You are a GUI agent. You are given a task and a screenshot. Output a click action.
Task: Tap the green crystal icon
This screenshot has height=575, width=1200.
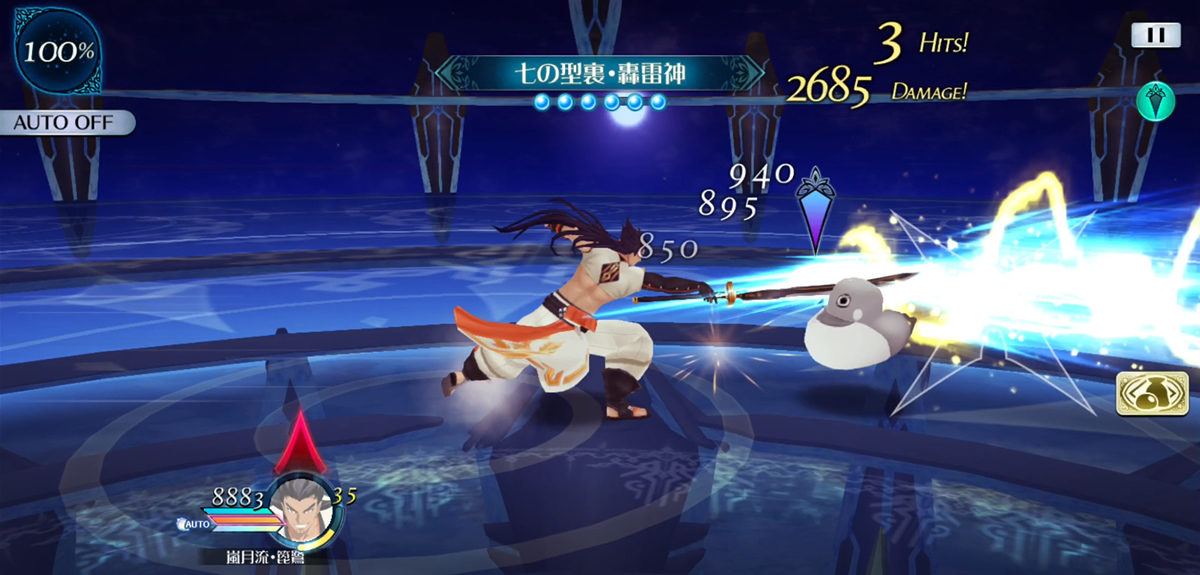coord(1155,102)
